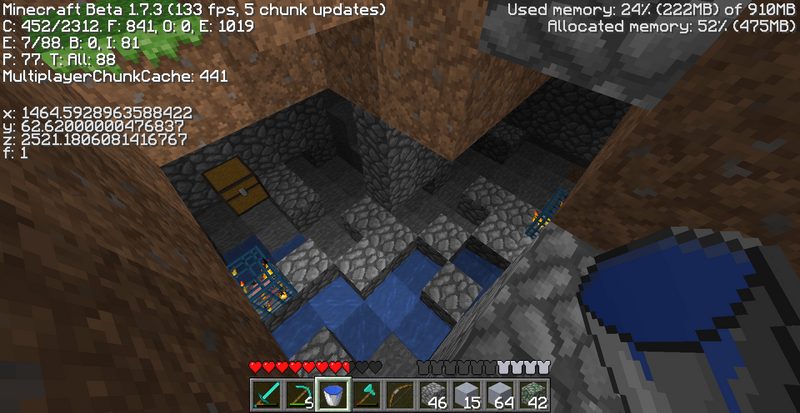Select the diamond sword hotbar slot

tap(265, 393)
